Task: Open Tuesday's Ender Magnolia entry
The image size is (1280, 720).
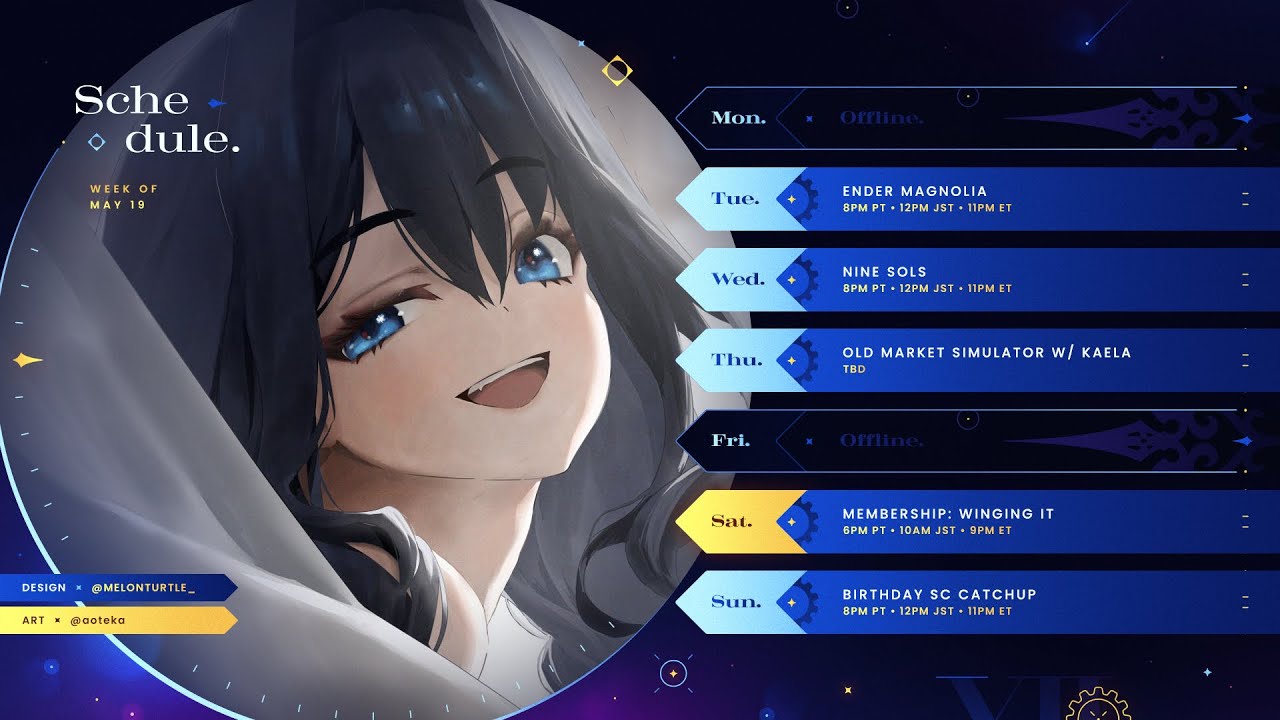Action: (x=960, y=199)
